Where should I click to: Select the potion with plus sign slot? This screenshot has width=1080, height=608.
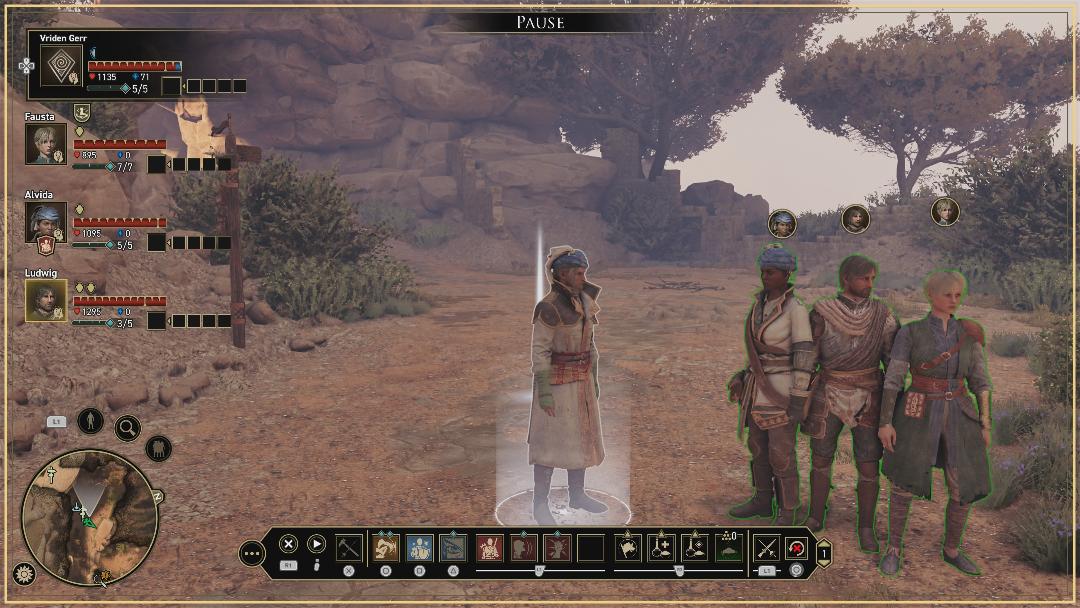[x=661, y=547]
